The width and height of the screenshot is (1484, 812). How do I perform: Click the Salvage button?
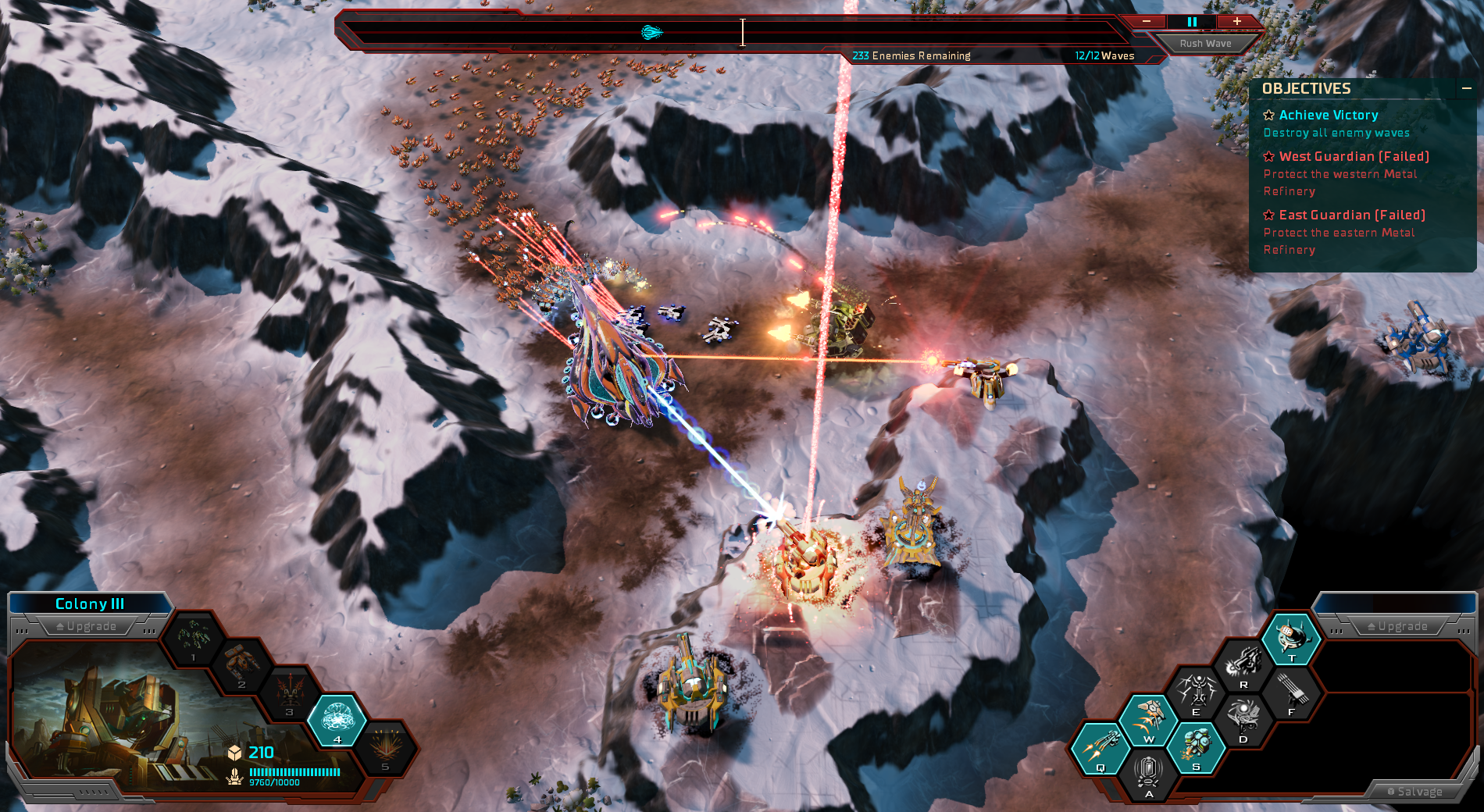[1414, 792]
